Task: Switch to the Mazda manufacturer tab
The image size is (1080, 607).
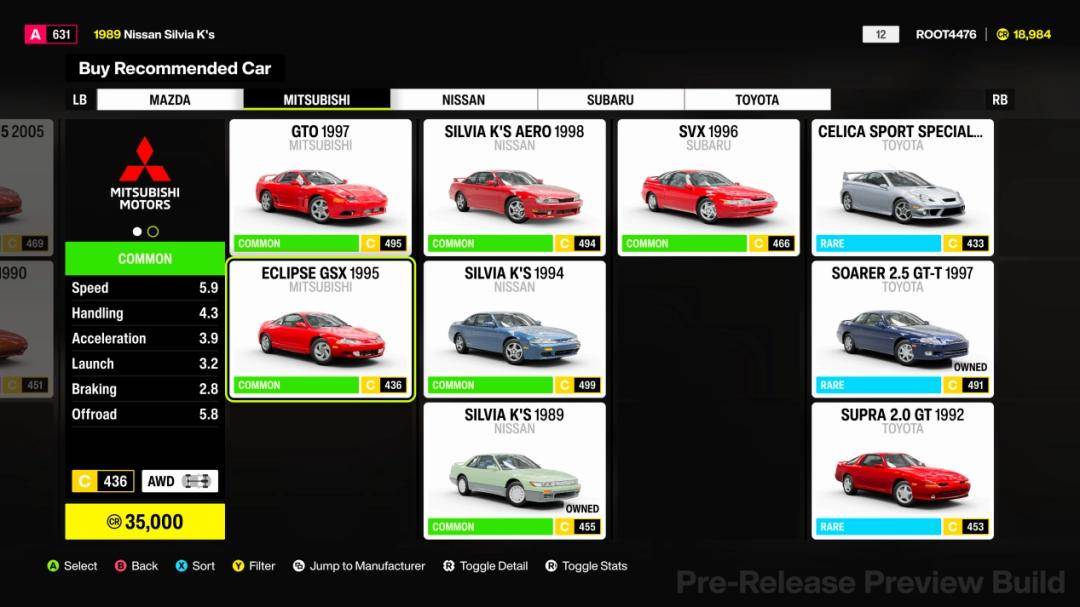Action: [170, 100]
